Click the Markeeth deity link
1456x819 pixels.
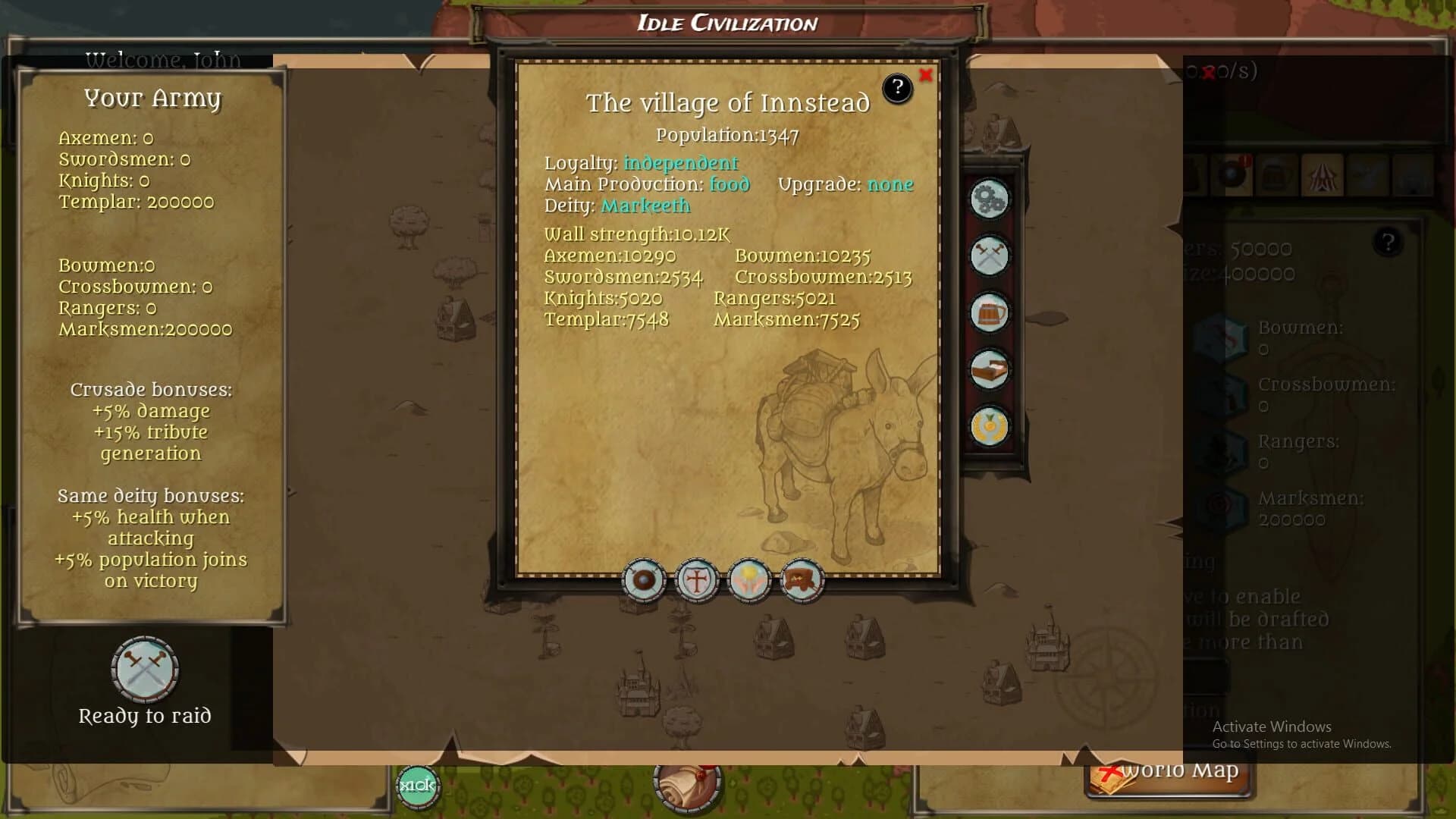click(x=645, y=205)
